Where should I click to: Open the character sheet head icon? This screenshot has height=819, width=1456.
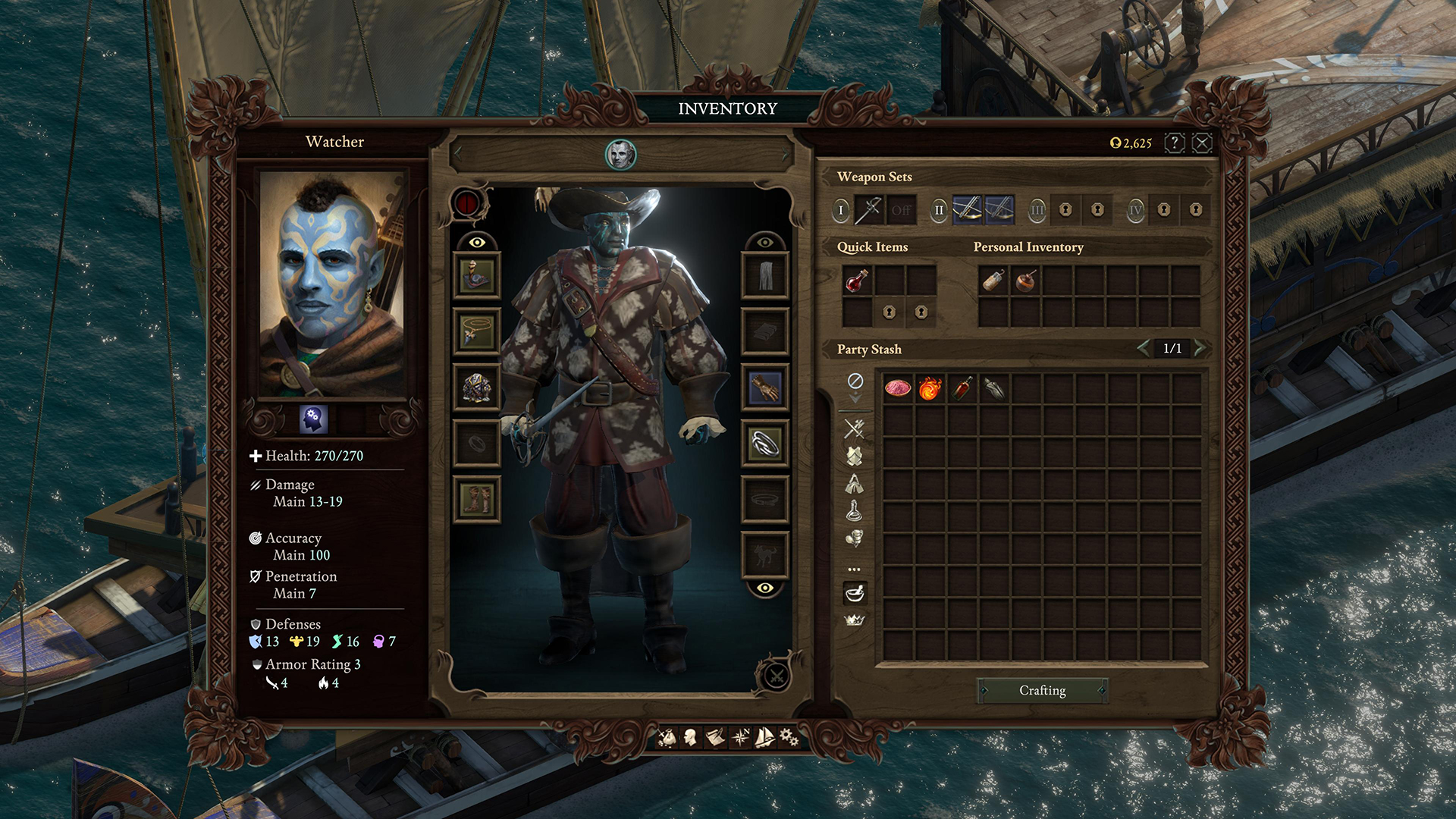point(691,736)
